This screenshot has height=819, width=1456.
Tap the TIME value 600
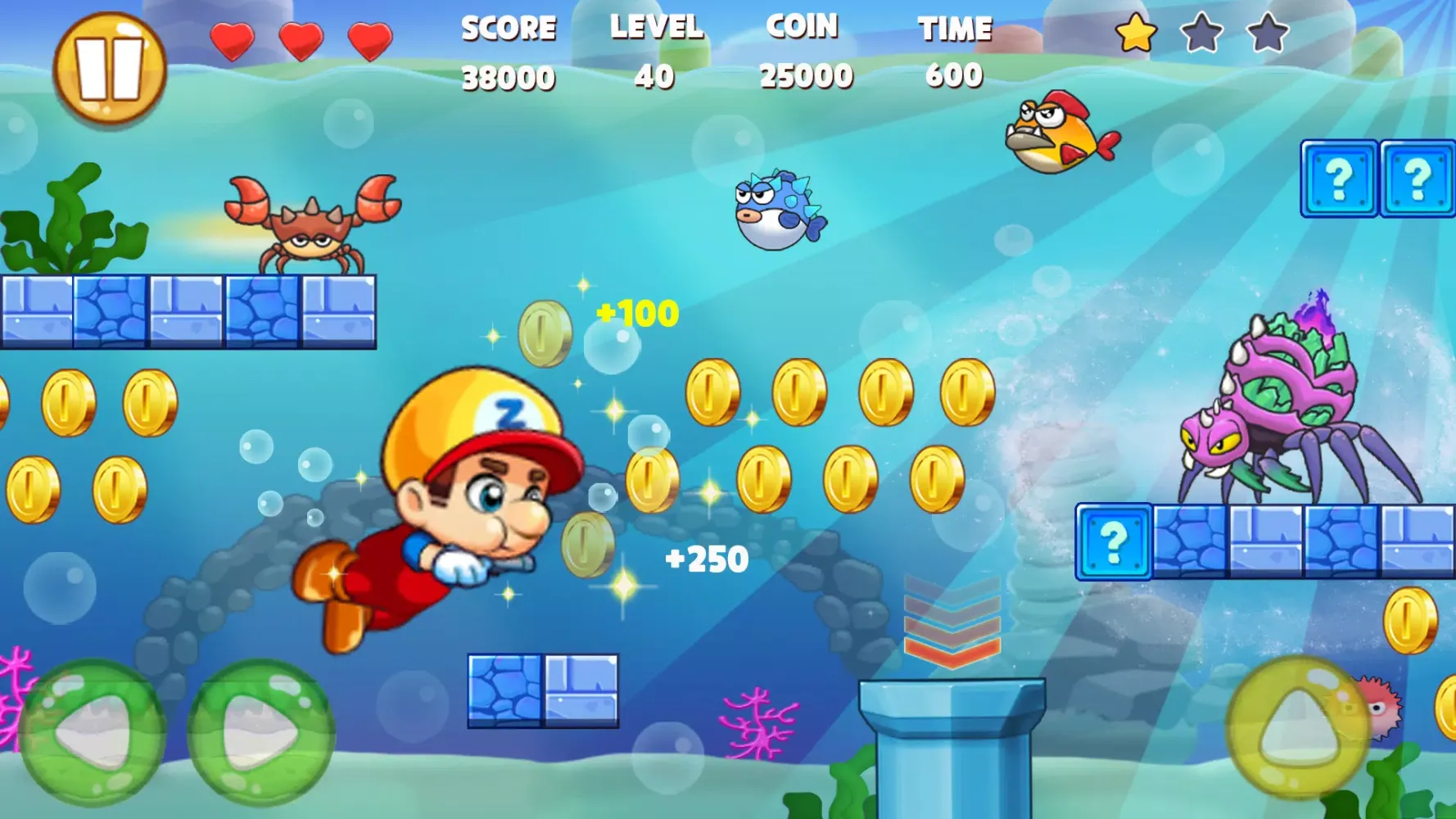pos(953,77)
